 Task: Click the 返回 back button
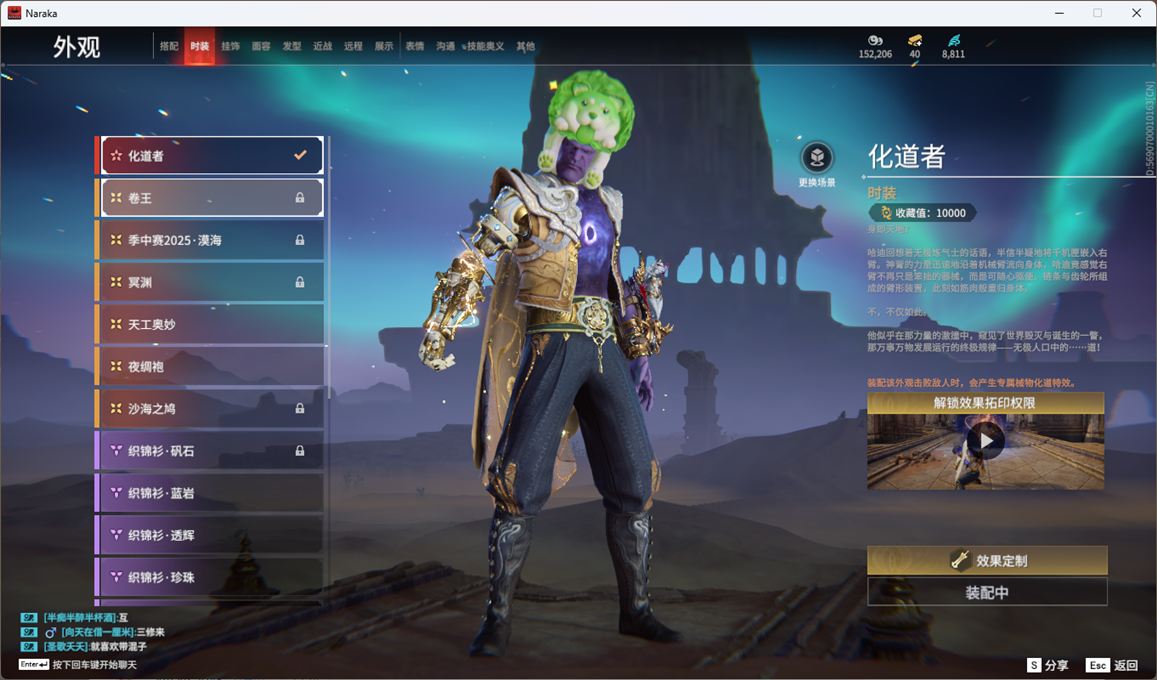1112,665
